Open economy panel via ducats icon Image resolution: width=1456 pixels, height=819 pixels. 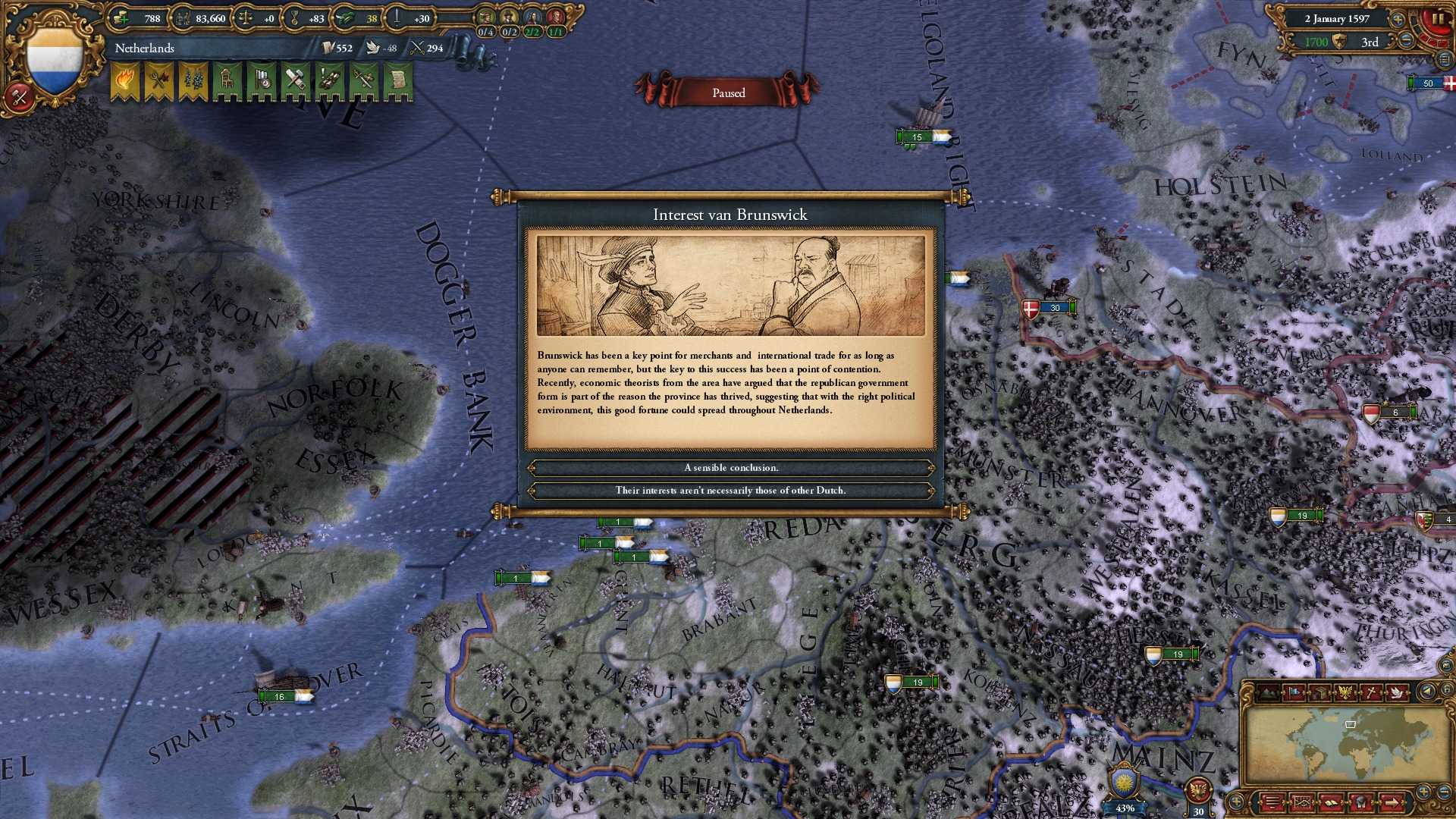tap(120, 19)
